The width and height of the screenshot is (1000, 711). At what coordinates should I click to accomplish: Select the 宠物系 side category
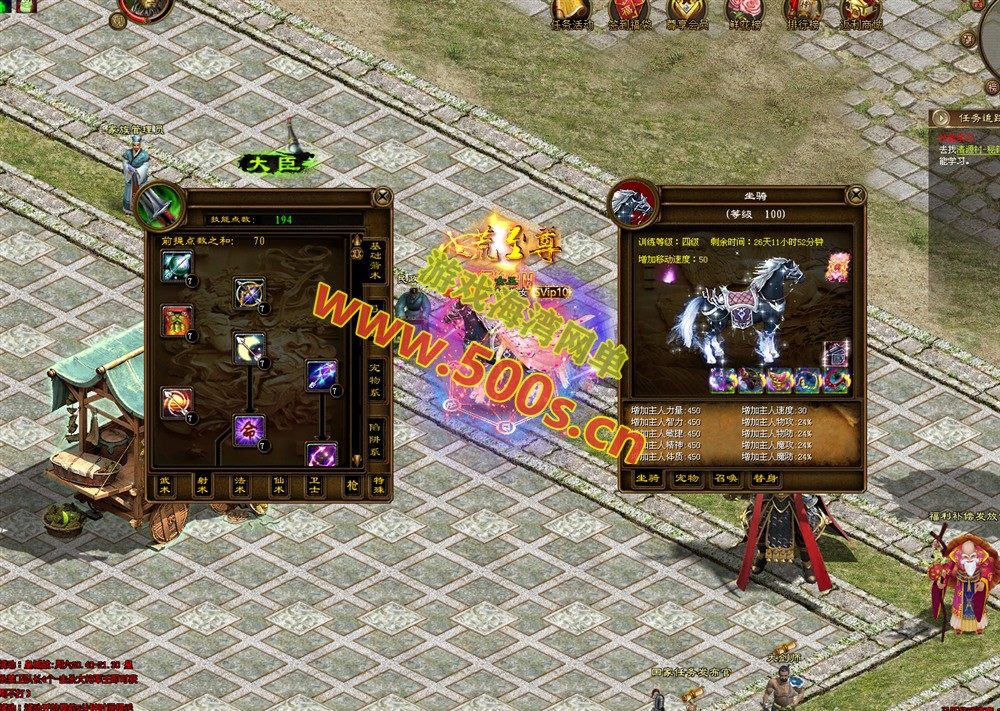[x=375, y=380]
